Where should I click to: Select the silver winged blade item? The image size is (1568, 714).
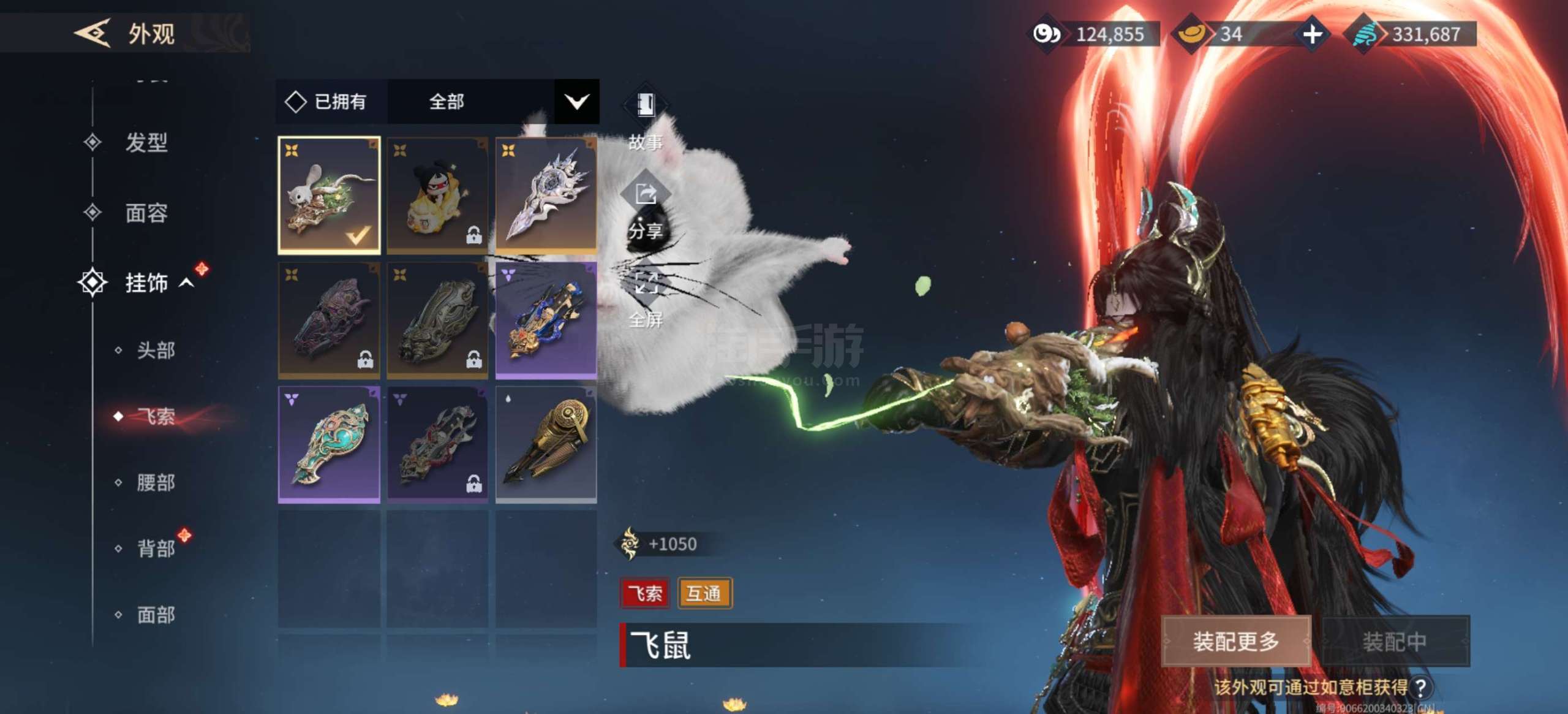coord(546,195)
